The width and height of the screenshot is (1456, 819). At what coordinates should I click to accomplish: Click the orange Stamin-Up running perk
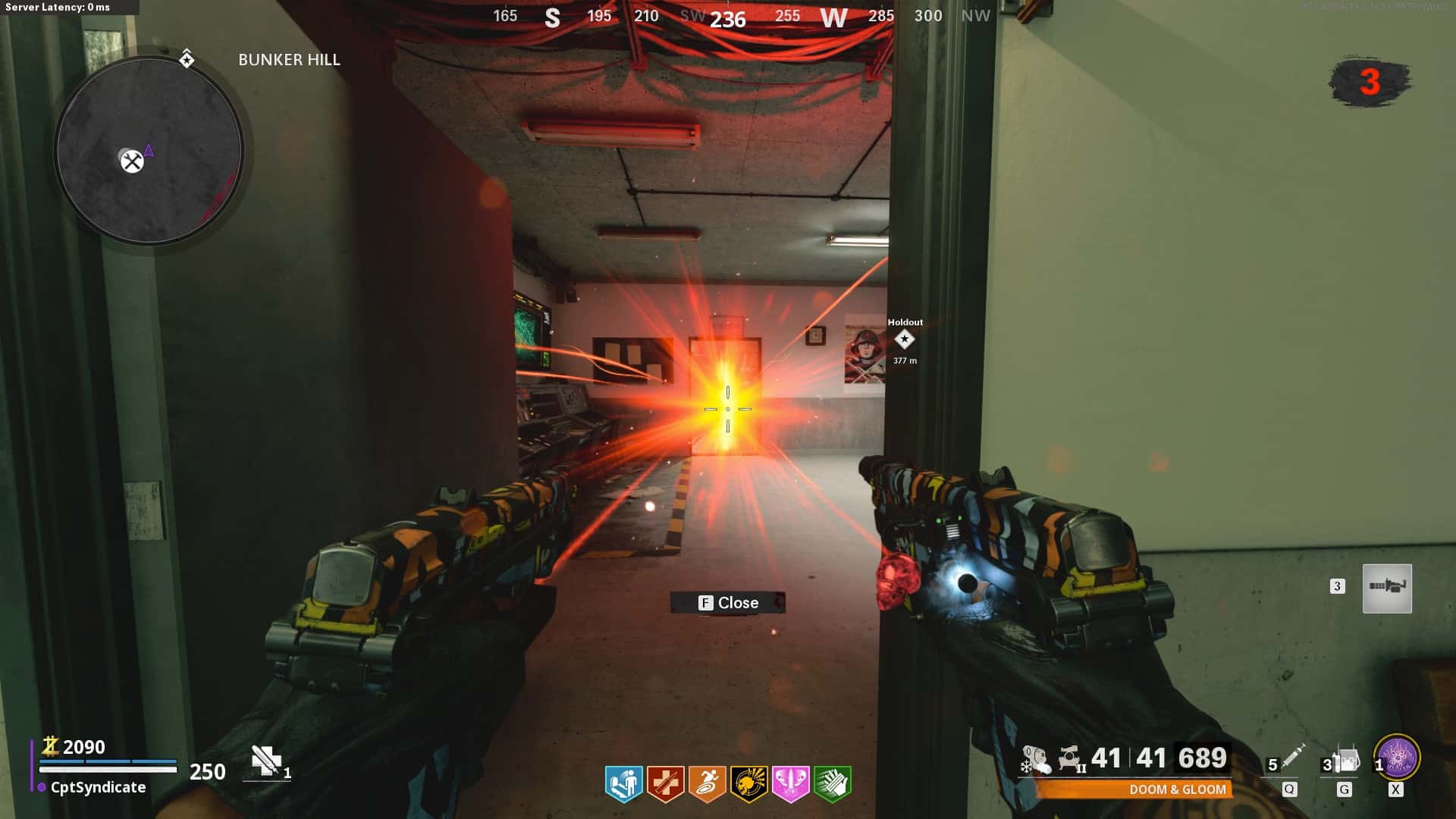click(x=707, y=783)
